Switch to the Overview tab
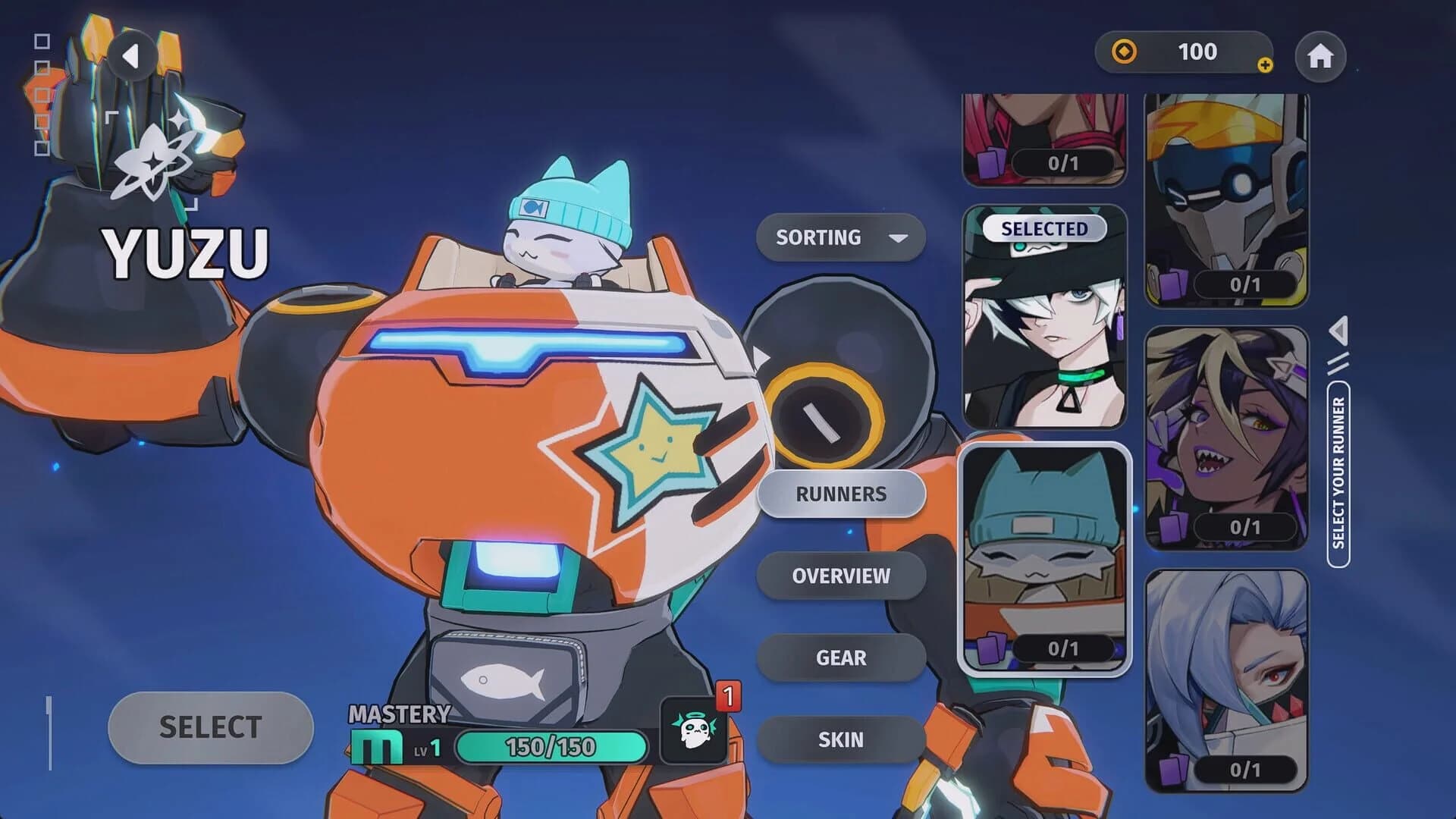1456x819 pixels. [x=842, y=576]
